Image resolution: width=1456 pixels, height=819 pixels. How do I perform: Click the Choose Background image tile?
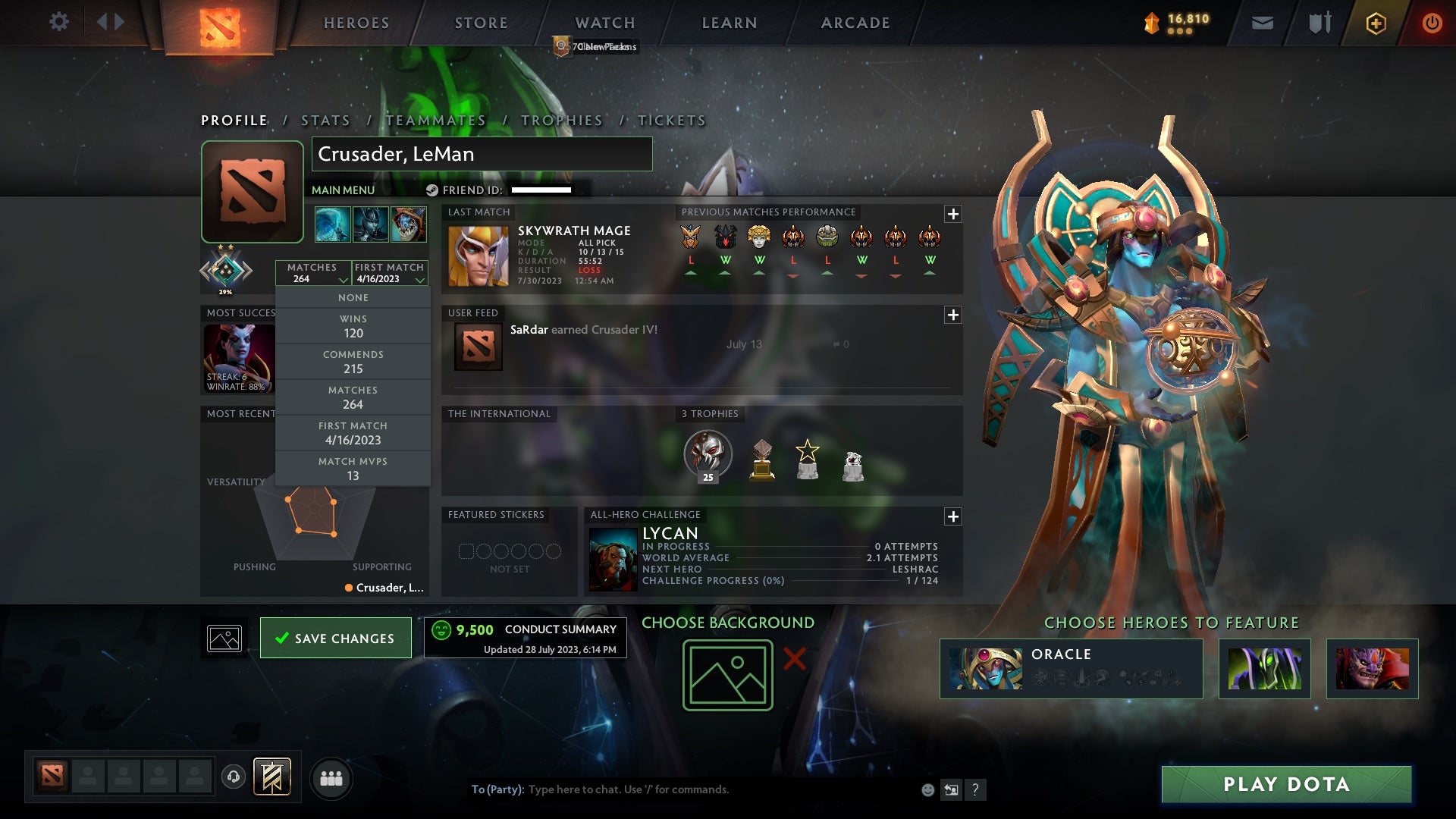[x=726, y=674]
